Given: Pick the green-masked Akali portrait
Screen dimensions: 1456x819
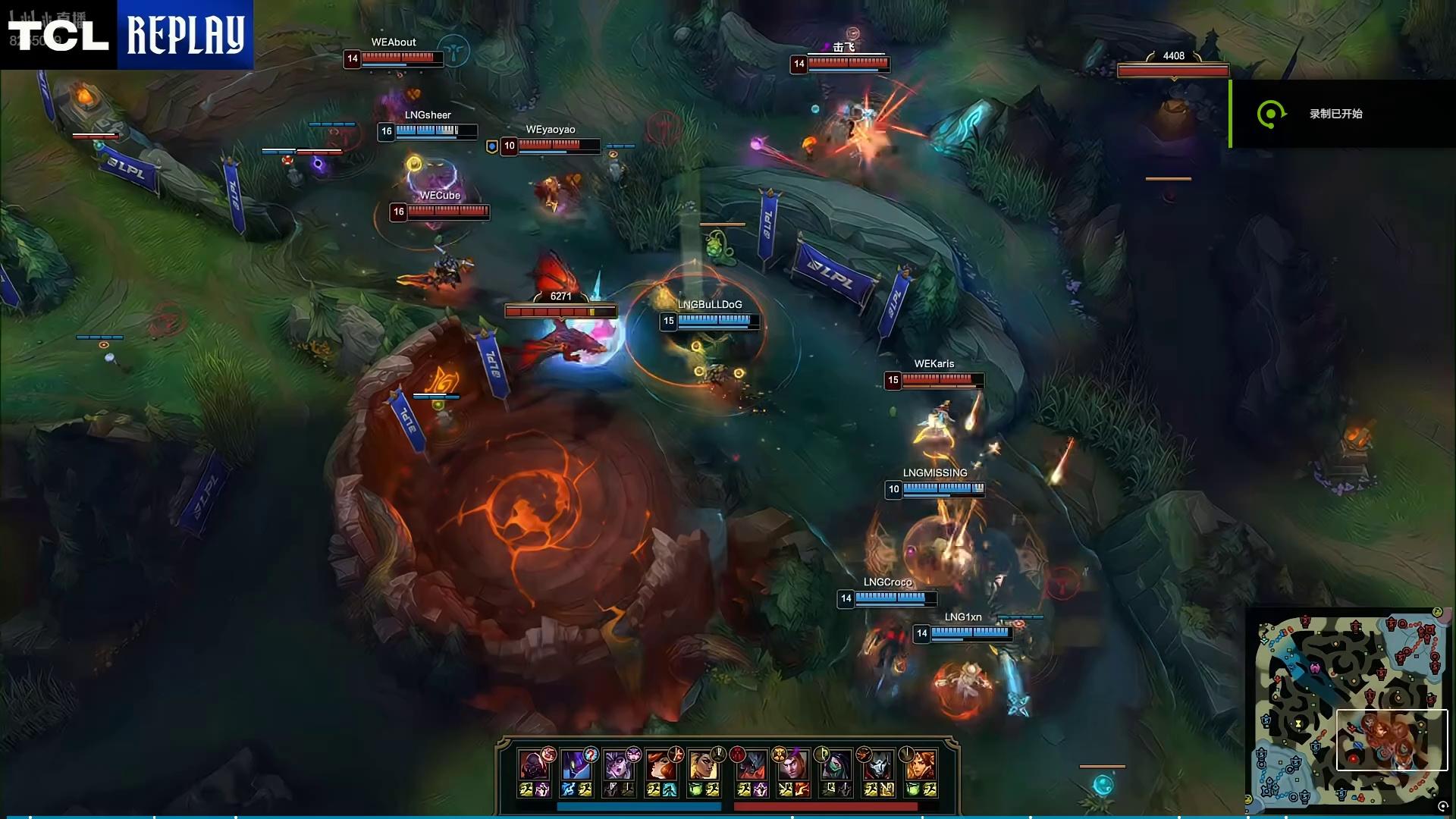Looking at the screenshot, I should (x=836, y=766).
